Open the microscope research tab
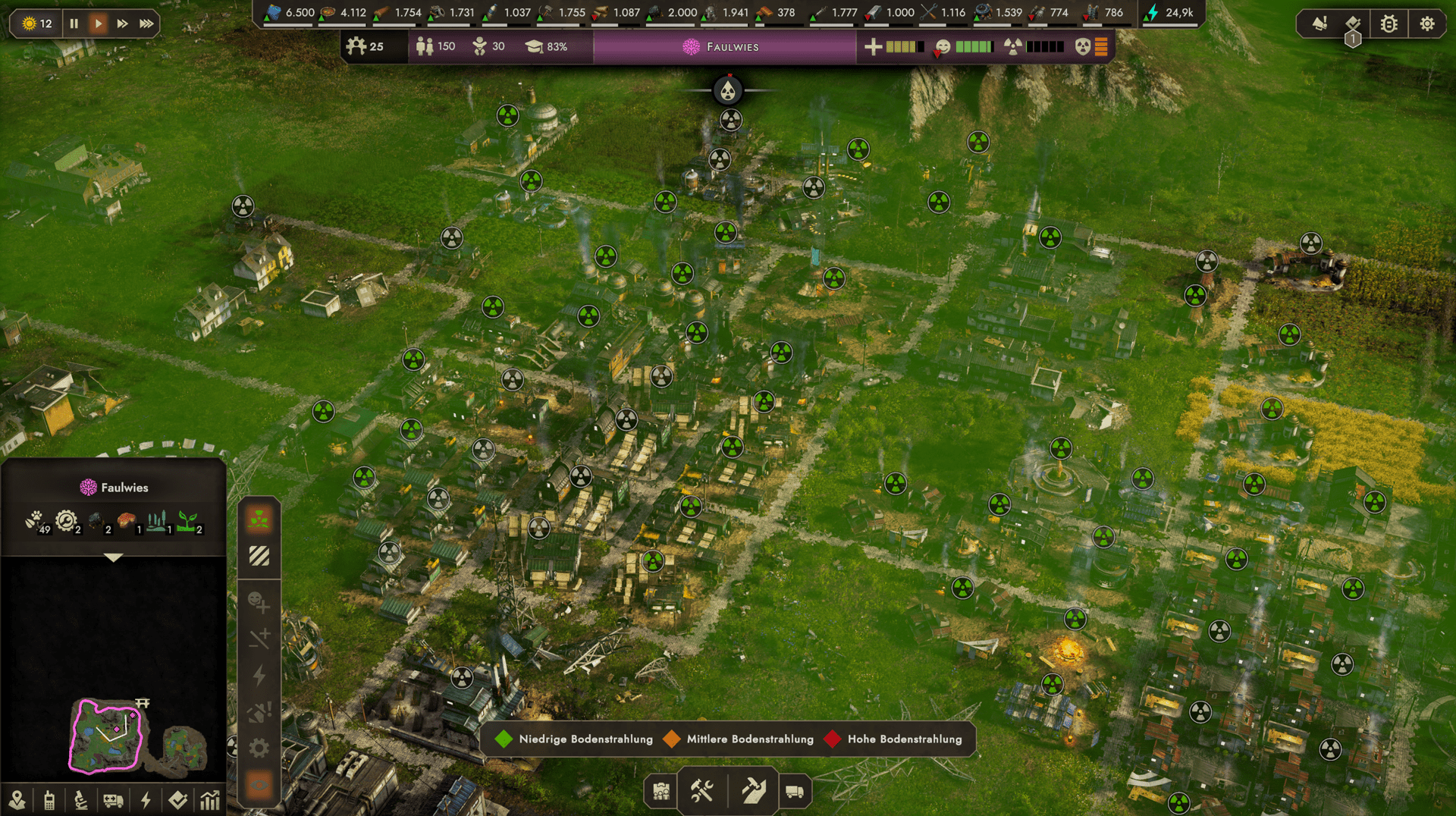Image resolution: width=1456 pixels, height=816 pixels. [x=81, y=800]
